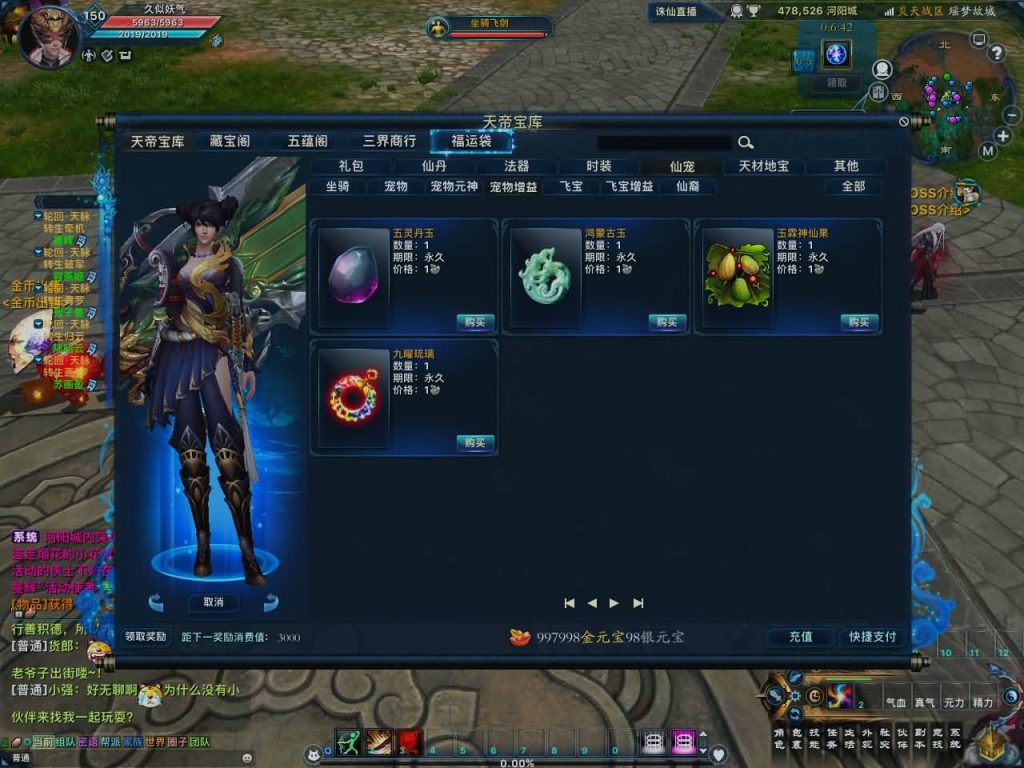Close the 天帝宝库 window
The image size is (1024, 768).
(x=904, y=122)
